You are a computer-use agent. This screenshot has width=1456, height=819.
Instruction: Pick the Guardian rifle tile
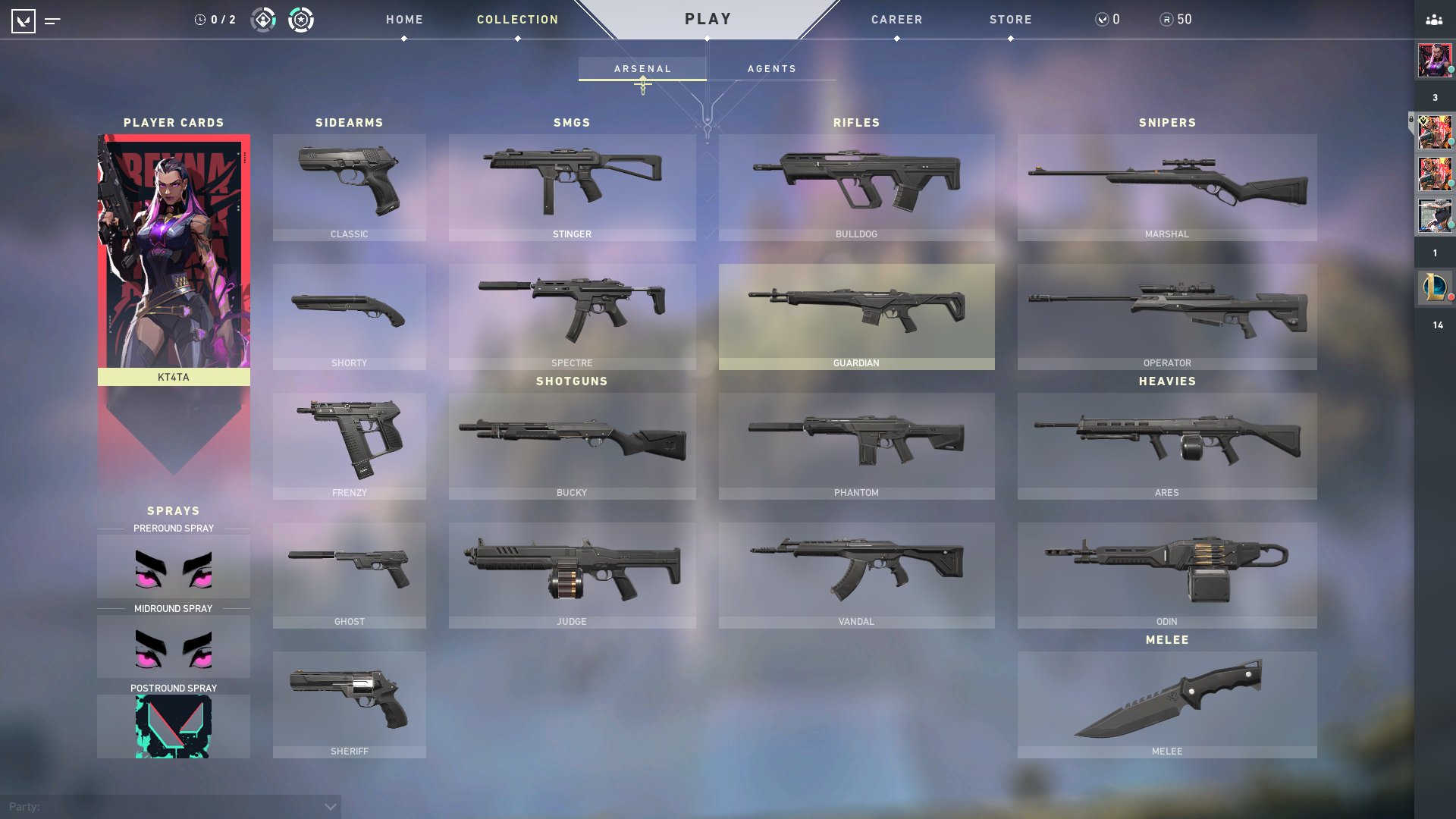coord(856,316)
